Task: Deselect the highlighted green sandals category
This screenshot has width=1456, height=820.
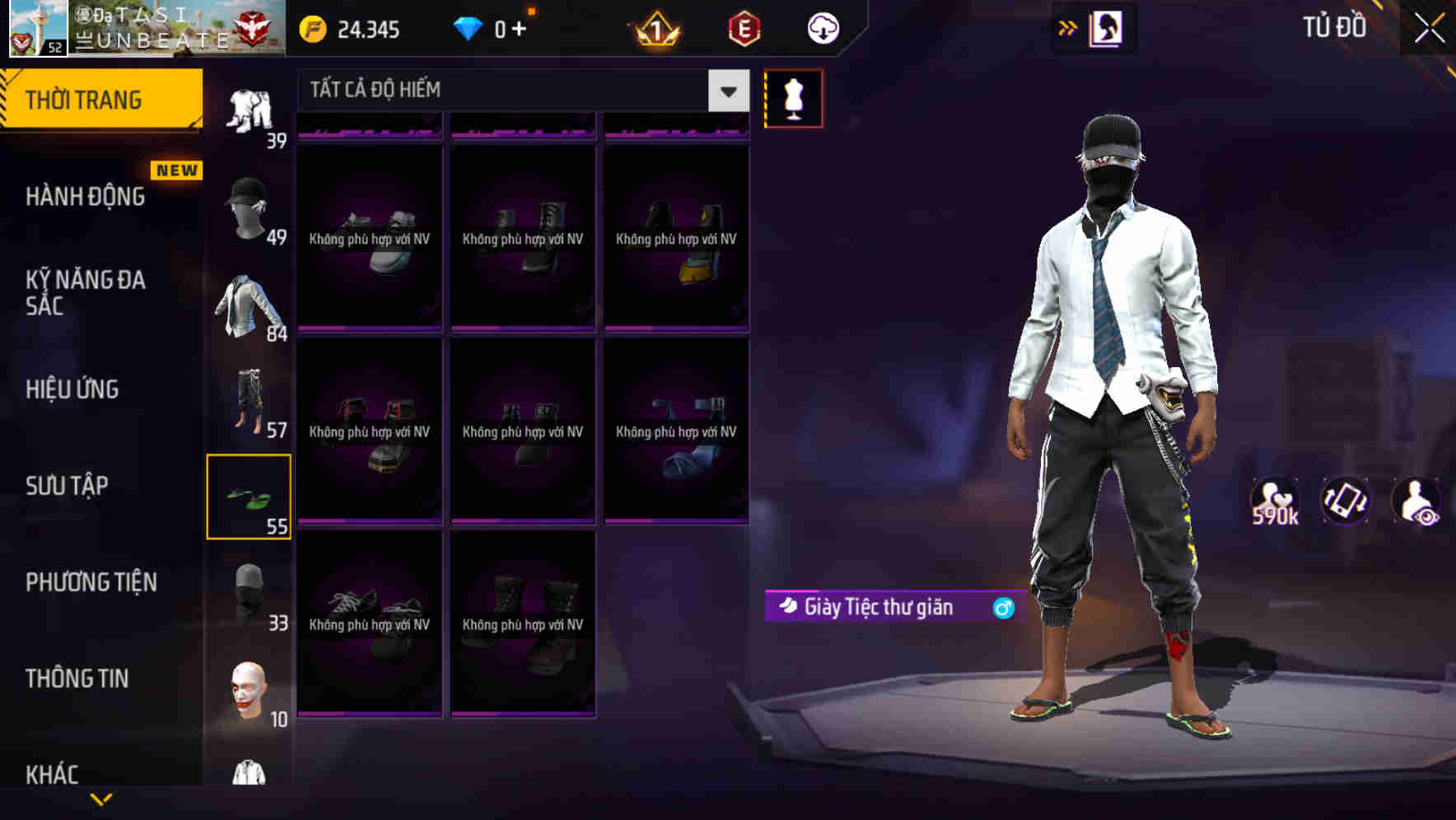Action: (250, 494)
